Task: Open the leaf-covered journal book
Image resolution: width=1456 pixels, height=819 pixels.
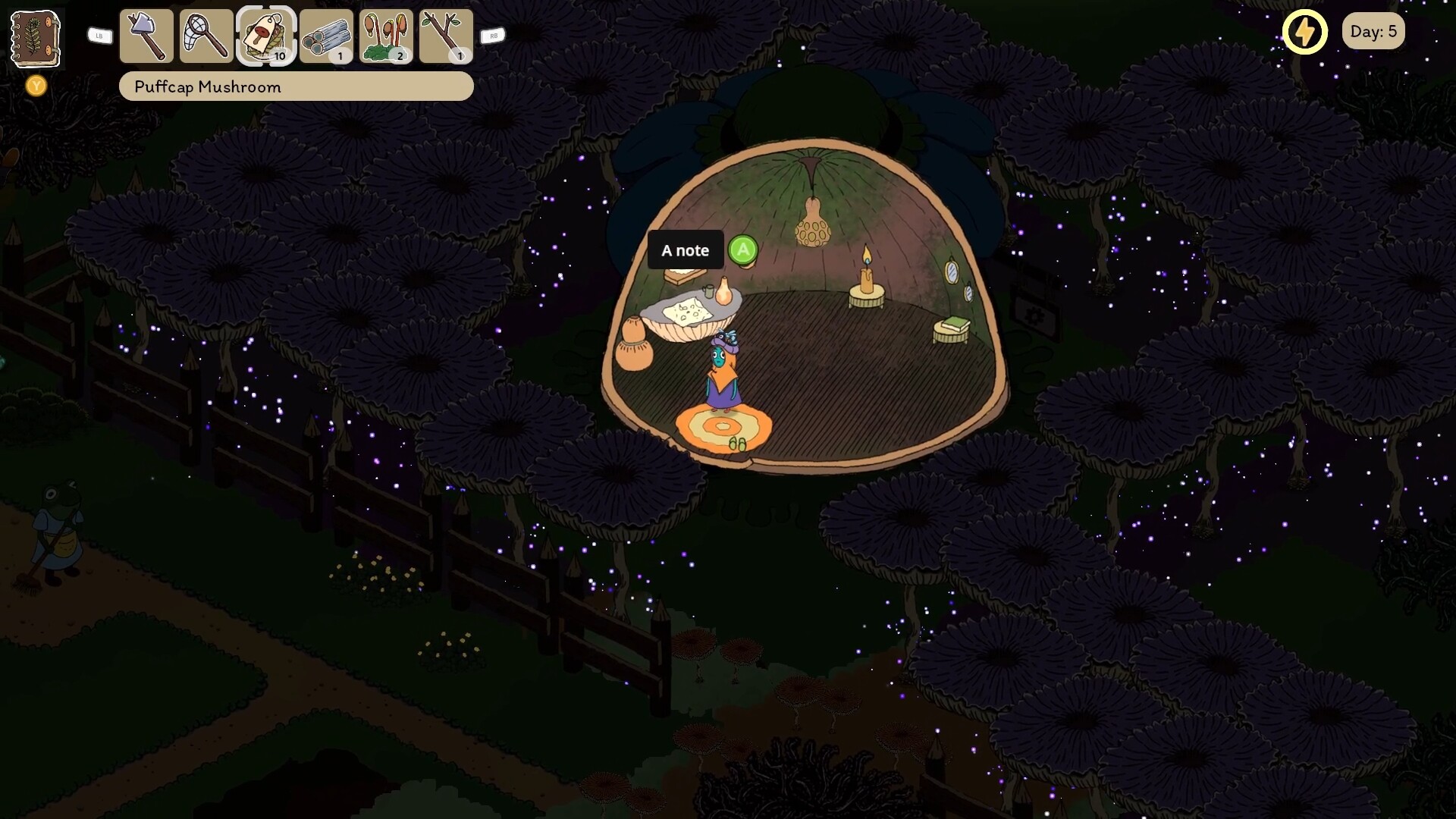Action: pyautogui.click(x=35, y=38)
